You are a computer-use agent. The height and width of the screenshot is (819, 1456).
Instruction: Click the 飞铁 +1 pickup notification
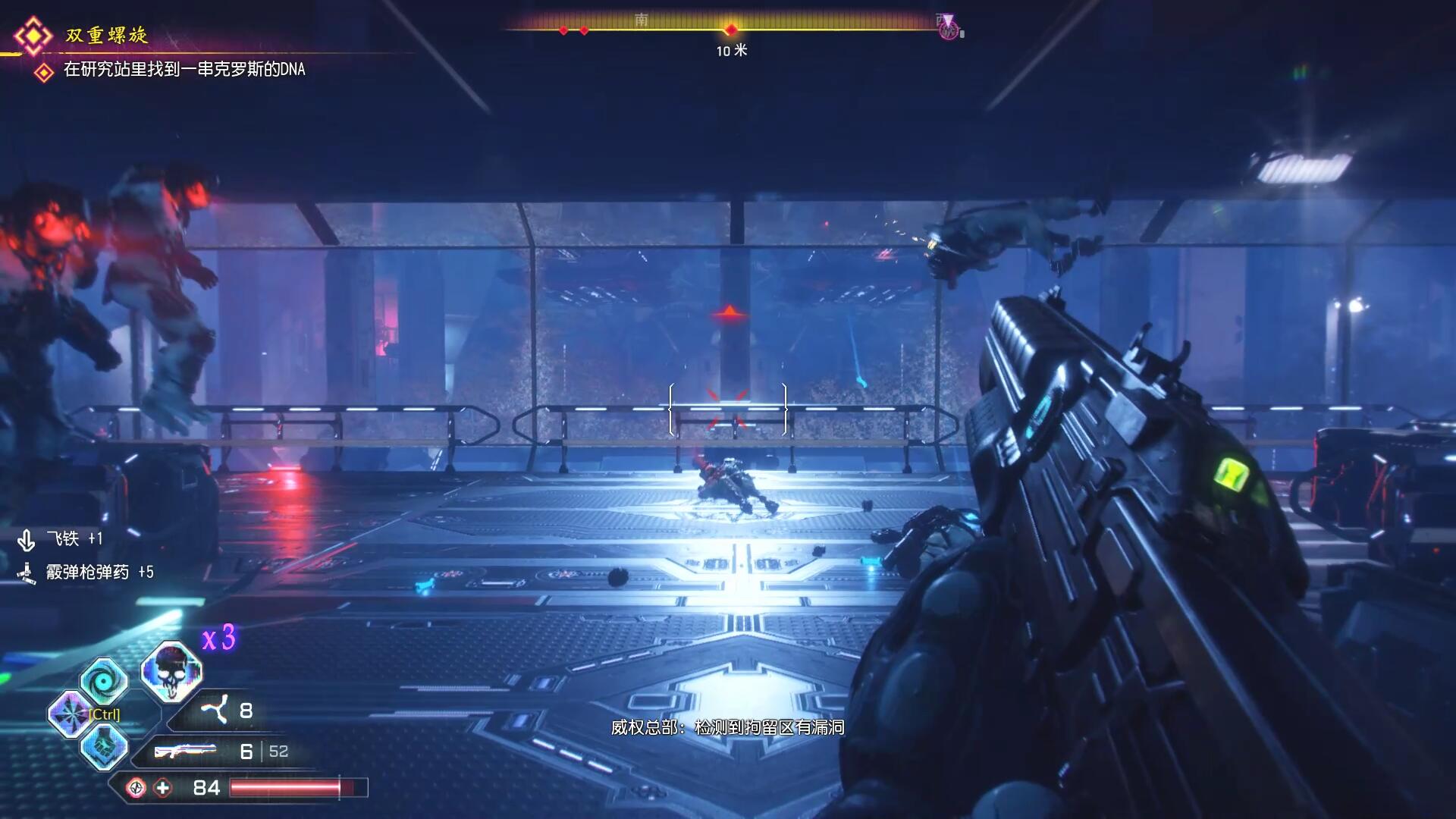coord(74,539)
